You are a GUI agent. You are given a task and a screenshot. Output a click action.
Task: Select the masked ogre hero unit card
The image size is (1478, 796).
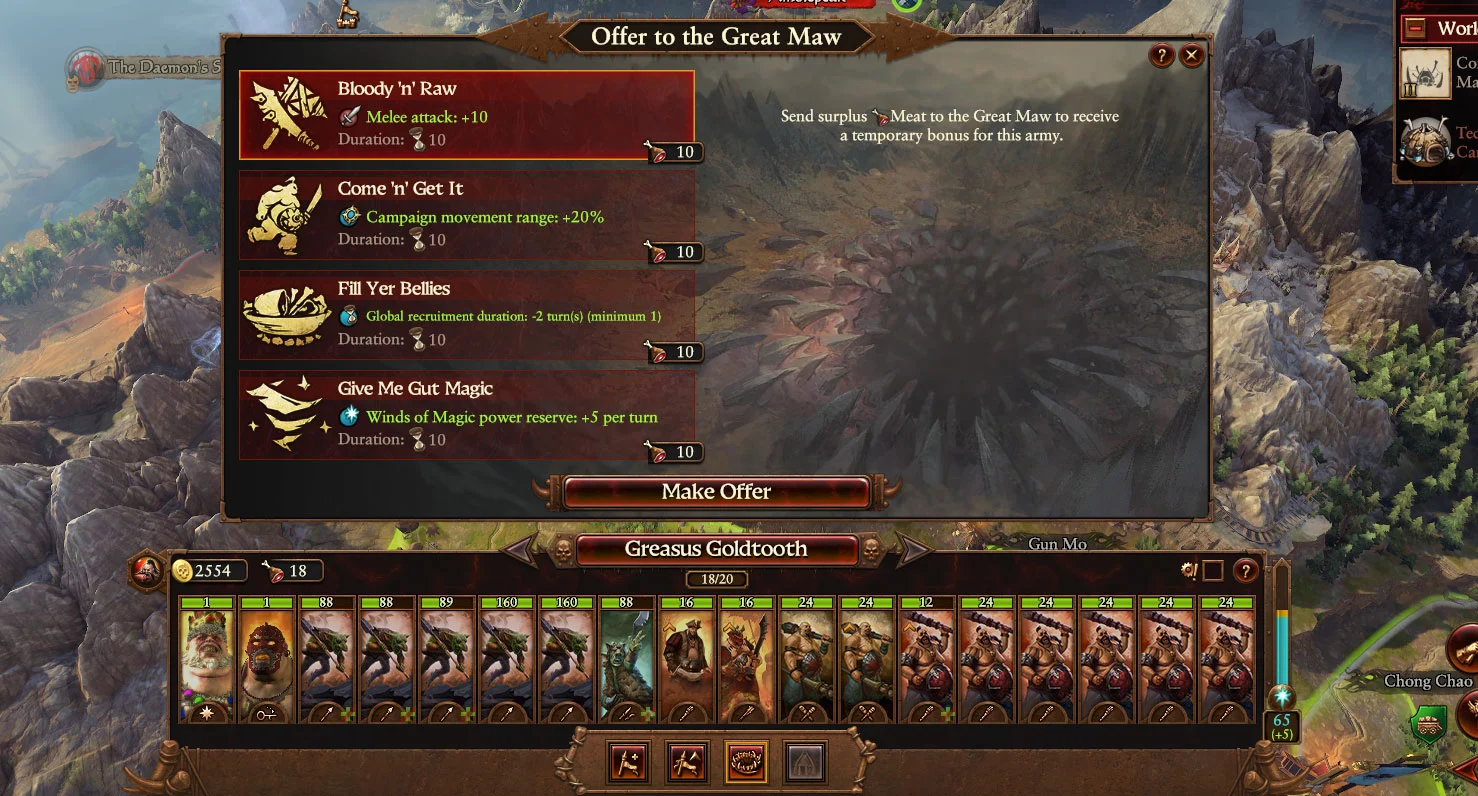point(267,660)
